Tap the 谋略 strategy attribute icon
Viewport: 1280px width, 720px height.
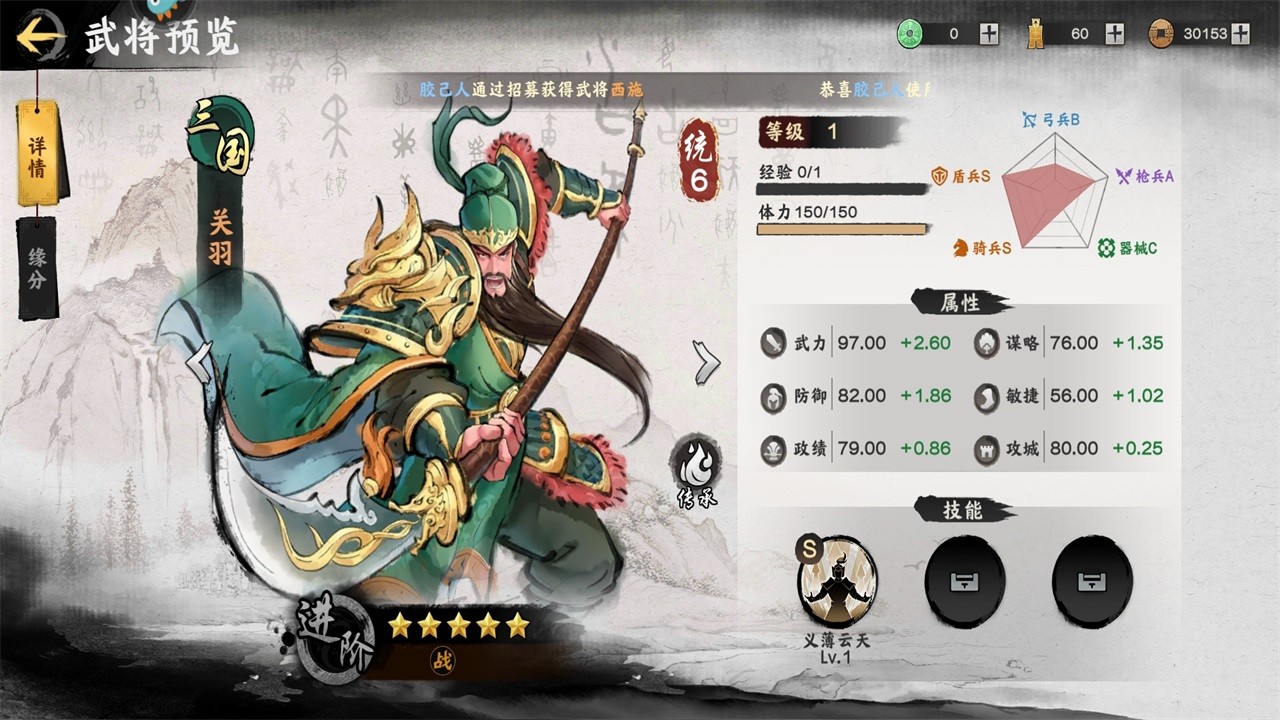pyautogui.click(x=987, y=343)
